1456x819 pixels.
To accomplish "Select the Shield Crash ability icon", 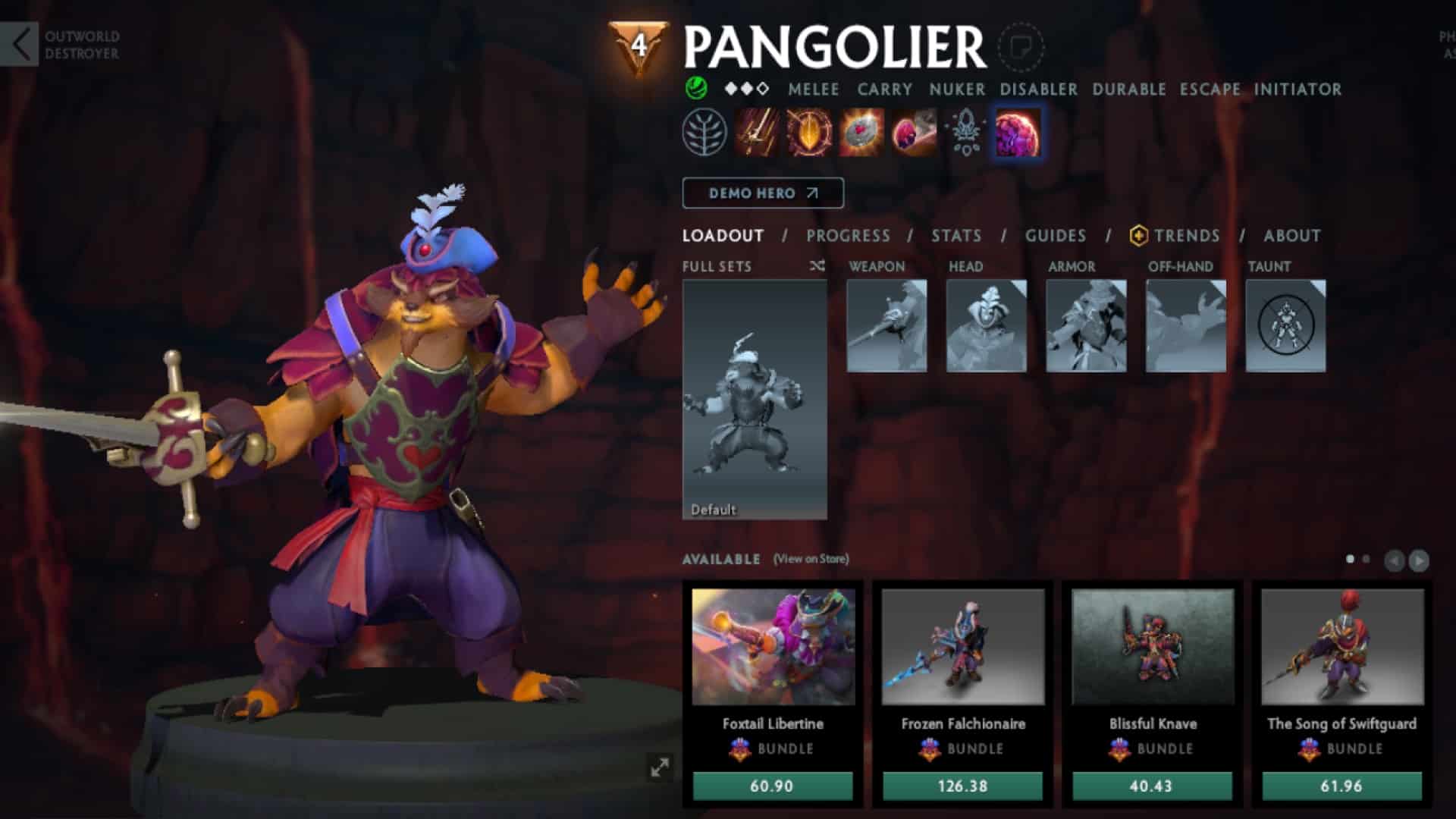I will point(810,133).
